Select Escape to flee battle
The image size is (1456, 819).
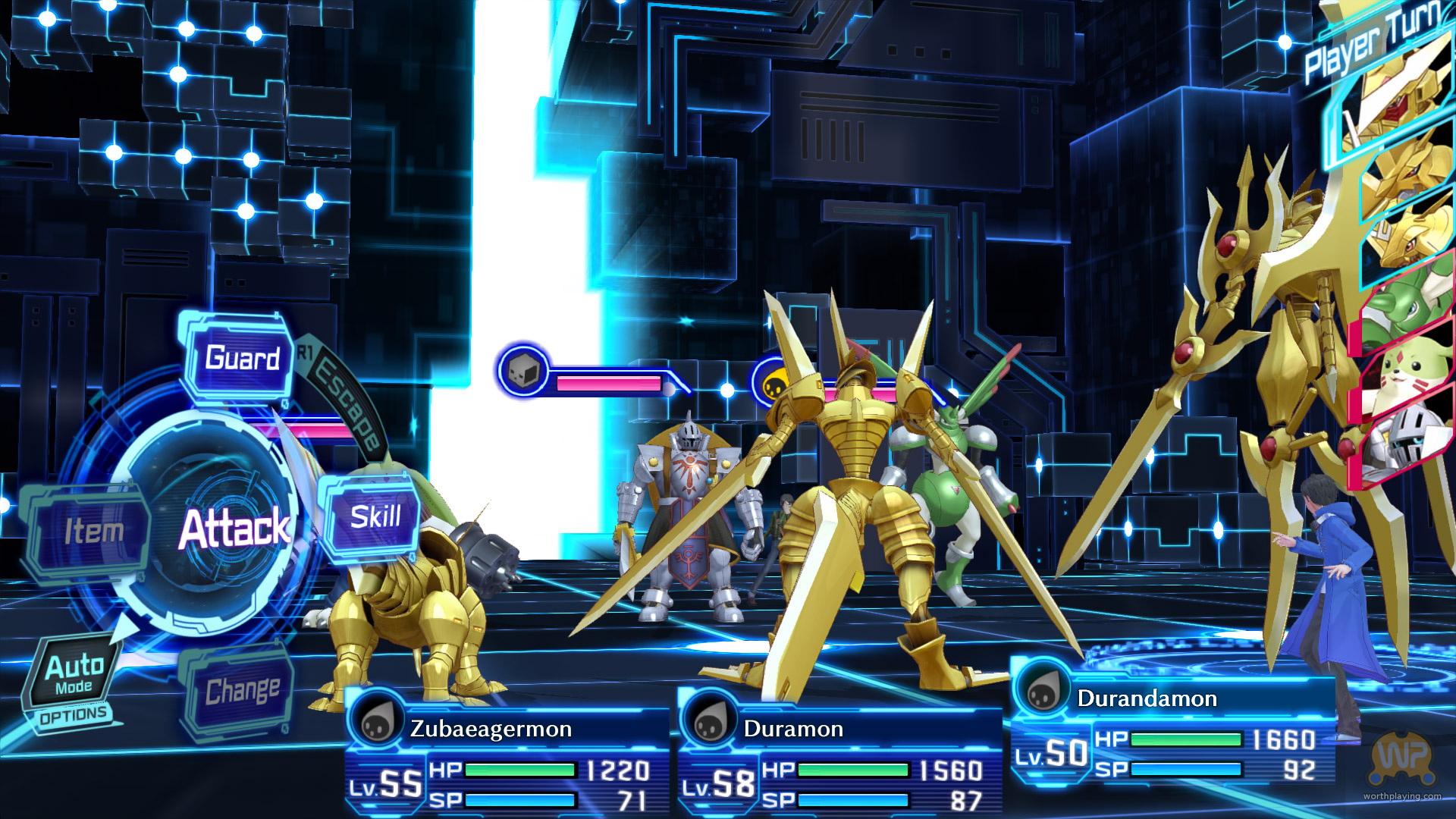347,408
